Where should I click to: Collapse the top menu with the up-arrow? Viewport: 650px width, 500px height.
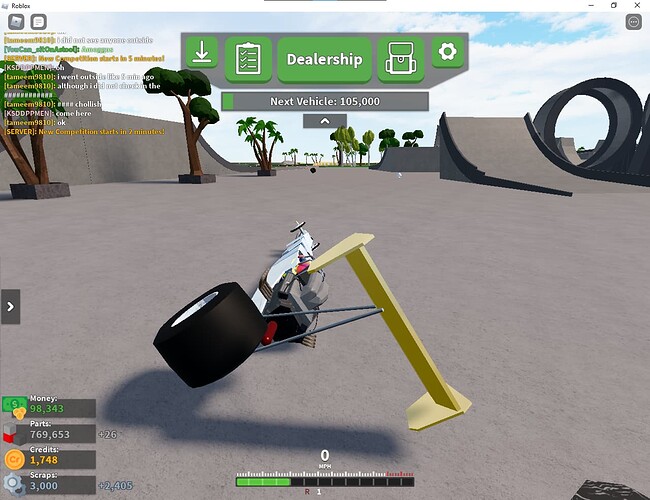click(x=324, y=121)
